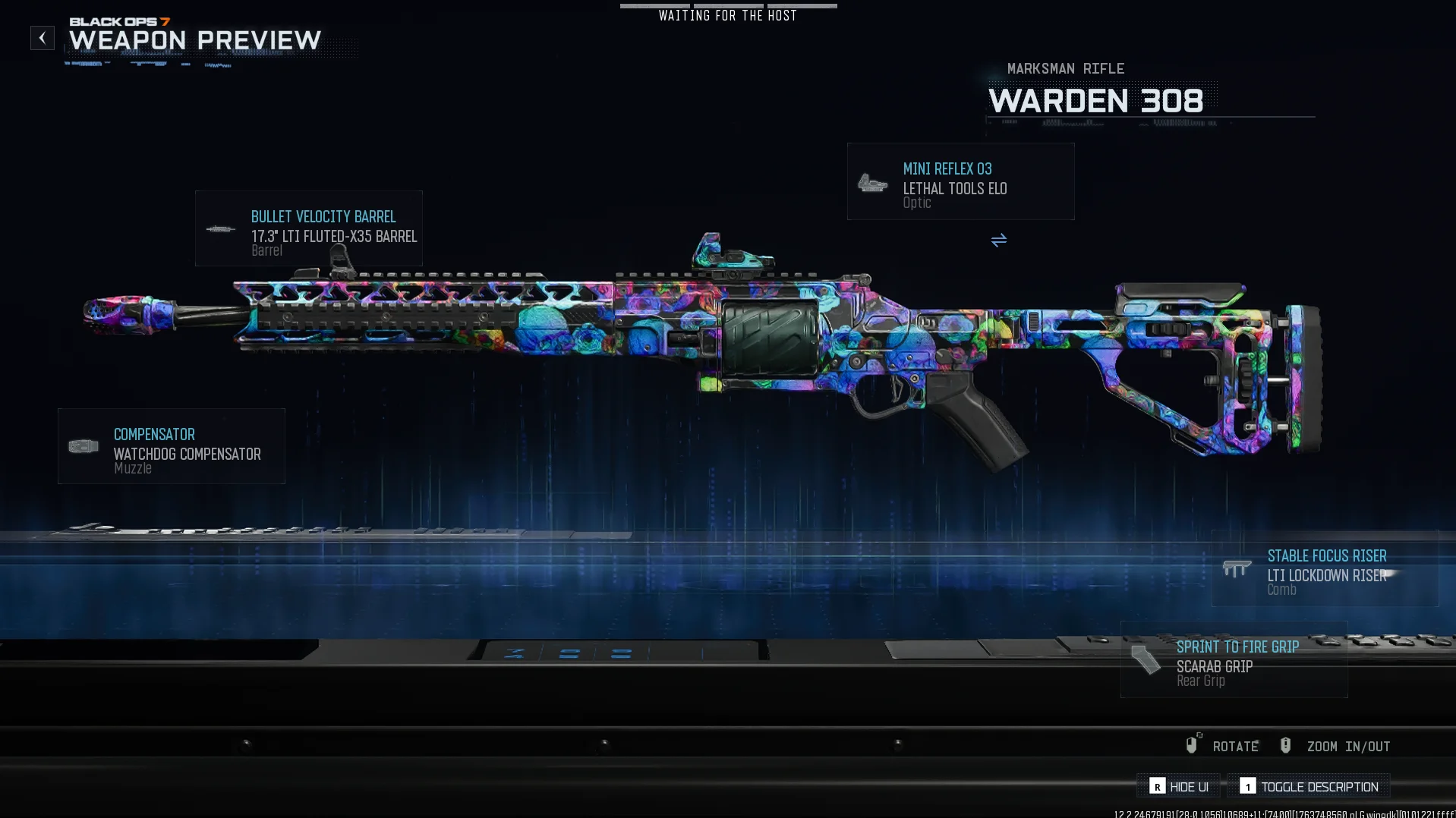1456x818 pixels.
Task: Hide the UI overlay
Action: [x=1179, y=786]
